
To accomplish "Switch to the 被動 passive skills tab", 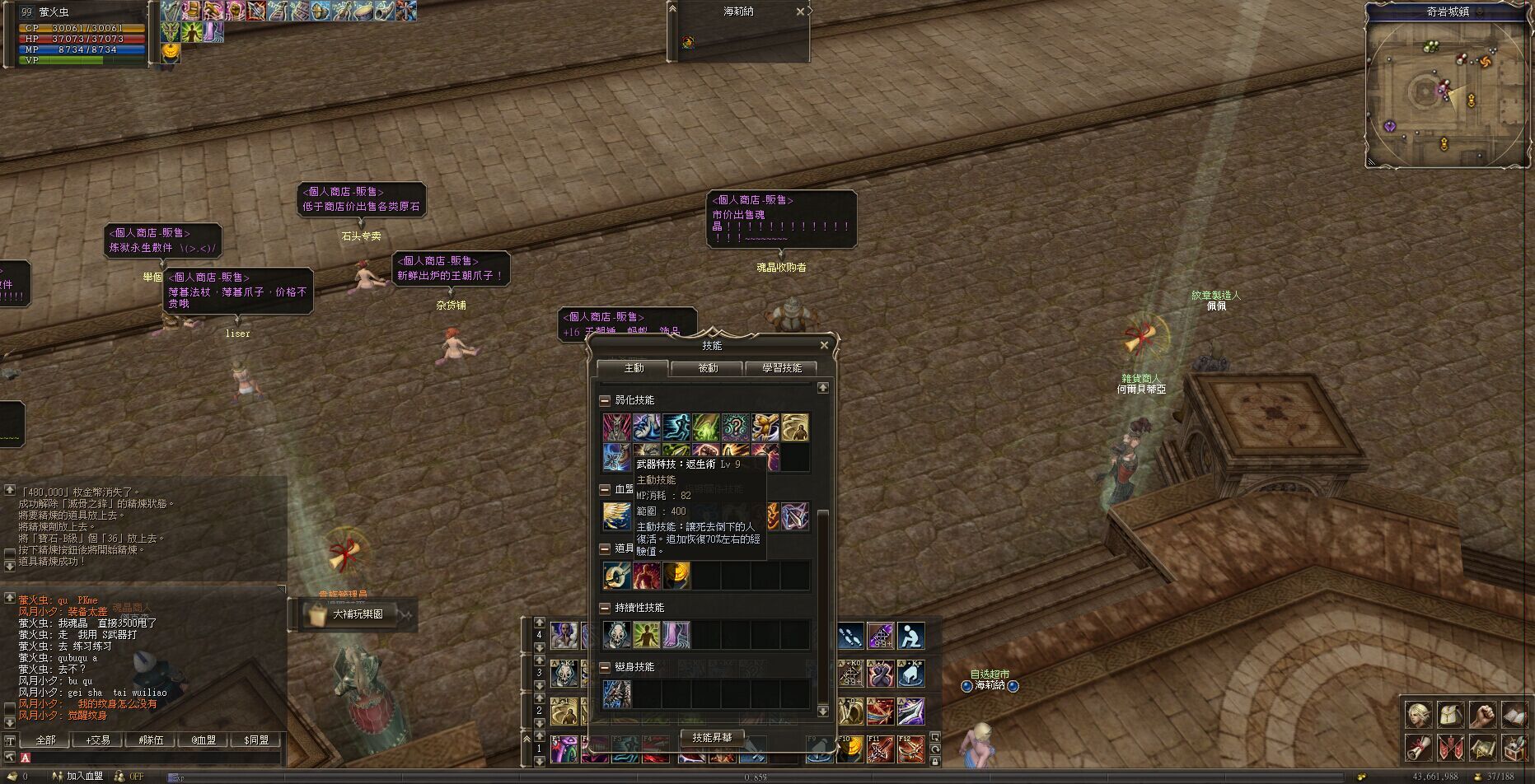I will click(x=708, y=368).
